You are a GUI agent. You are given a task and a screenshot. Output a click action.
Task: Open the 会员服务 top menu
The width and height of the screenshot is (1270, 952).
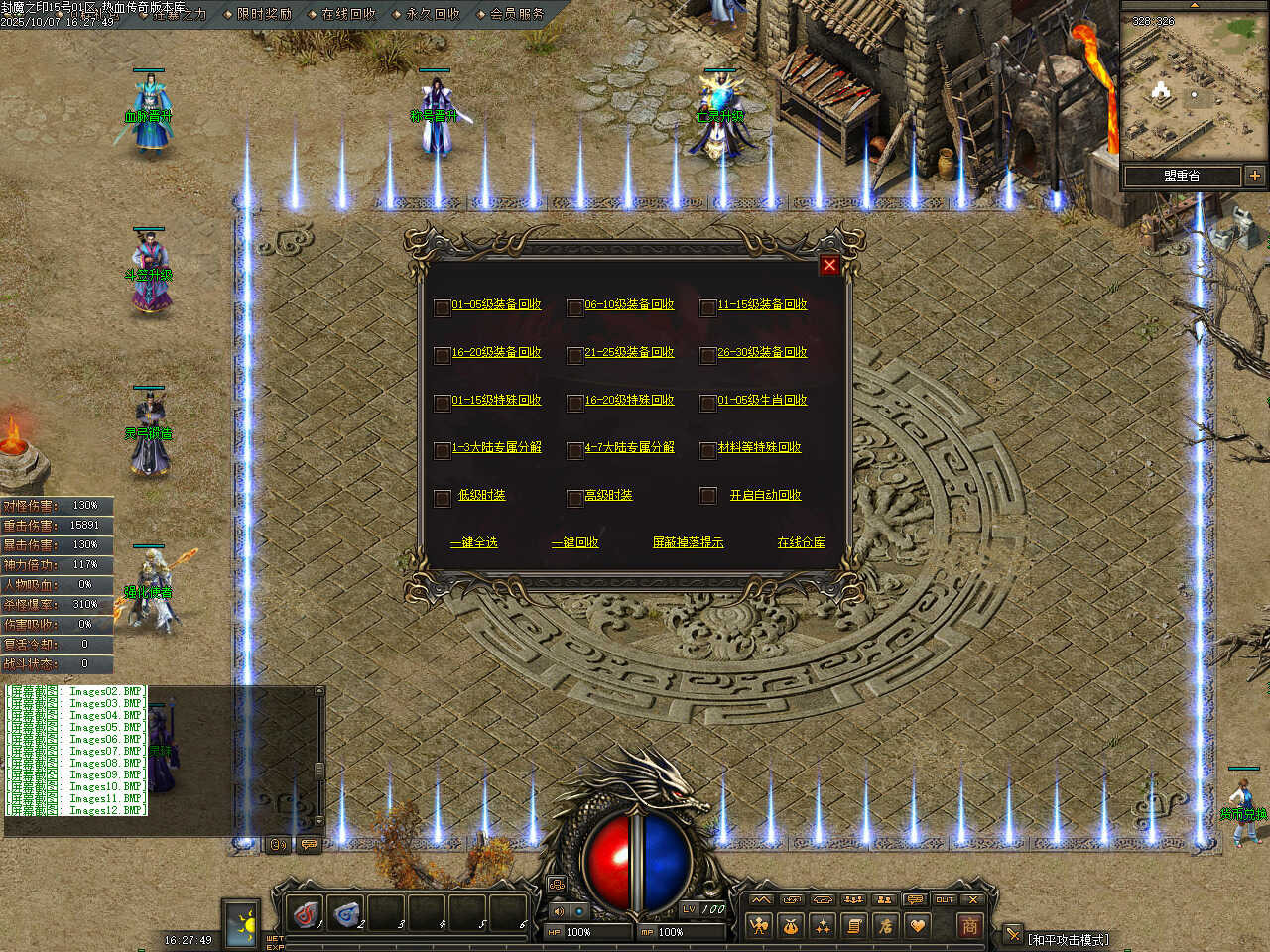(517, 14)
